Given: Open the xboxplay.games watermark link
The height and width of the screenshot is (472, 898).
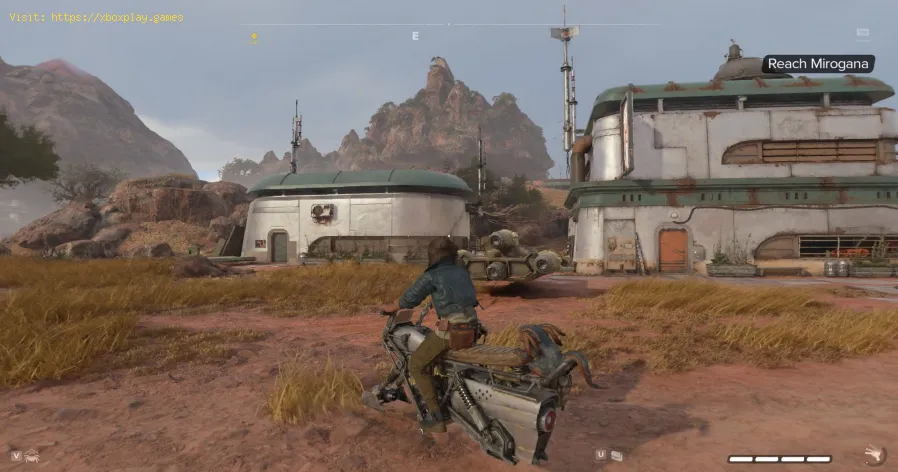Looking at the screenshot, I should click(x=94, y=17).
